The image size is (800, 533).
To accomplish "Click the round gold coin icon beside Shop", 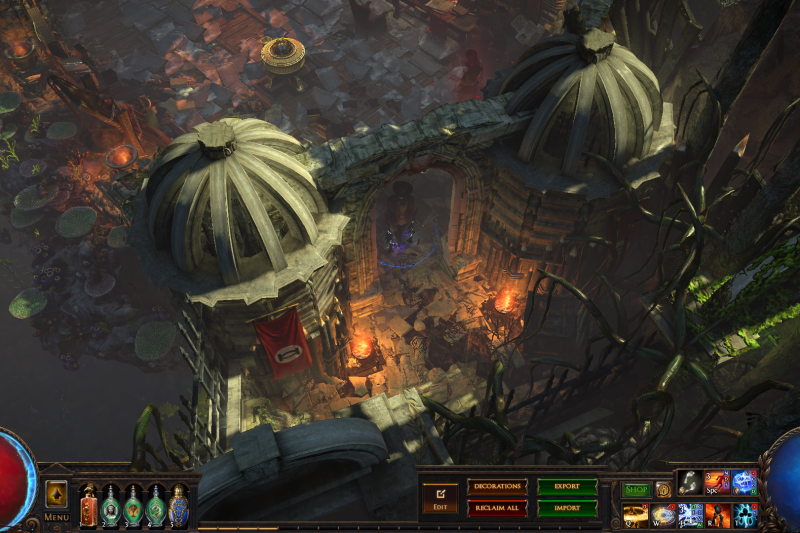I will click(663, 490).
